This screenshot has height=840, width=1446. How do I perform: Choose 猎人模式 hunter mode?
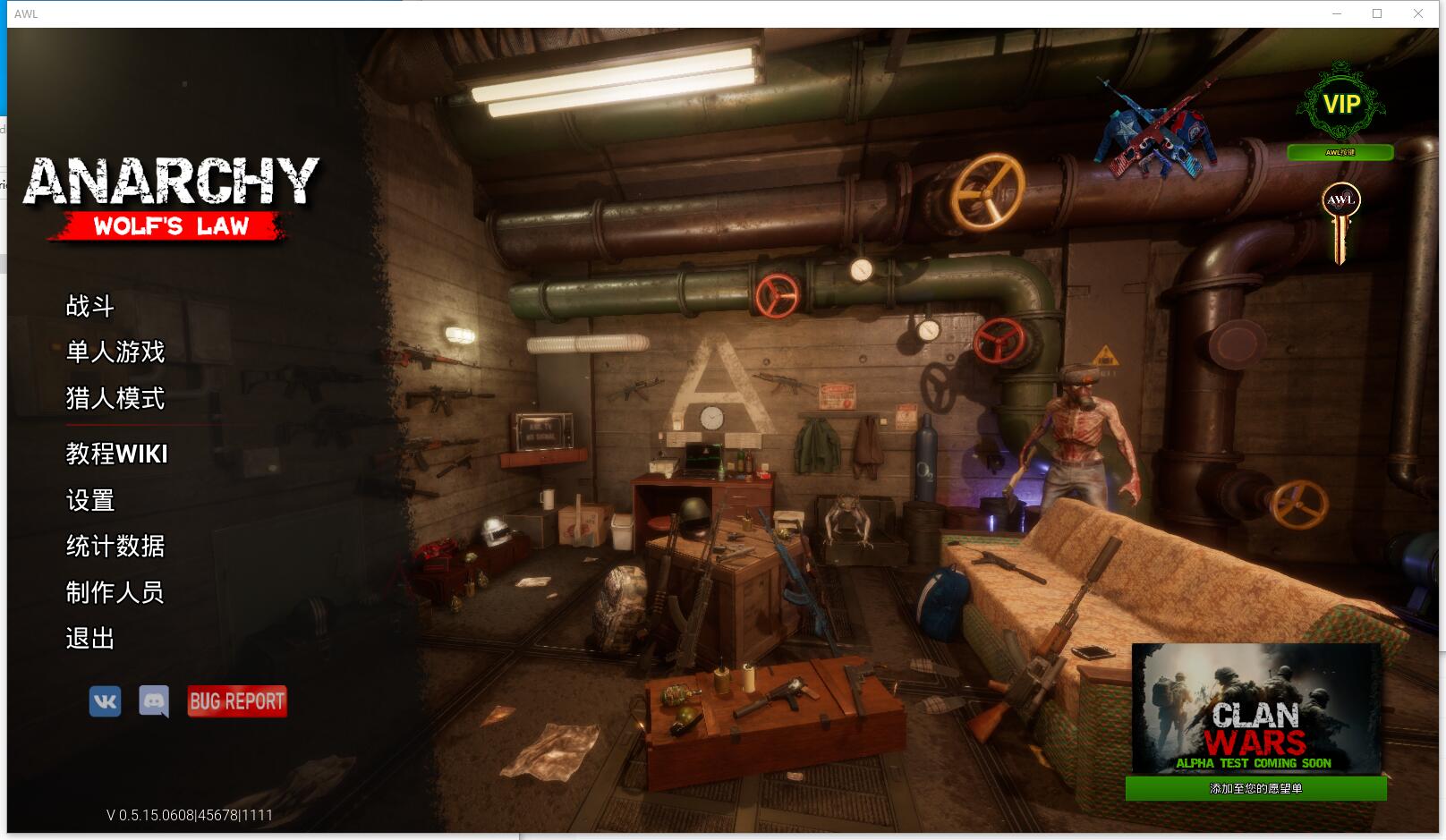pyautogui.click(x=115, y=398)
